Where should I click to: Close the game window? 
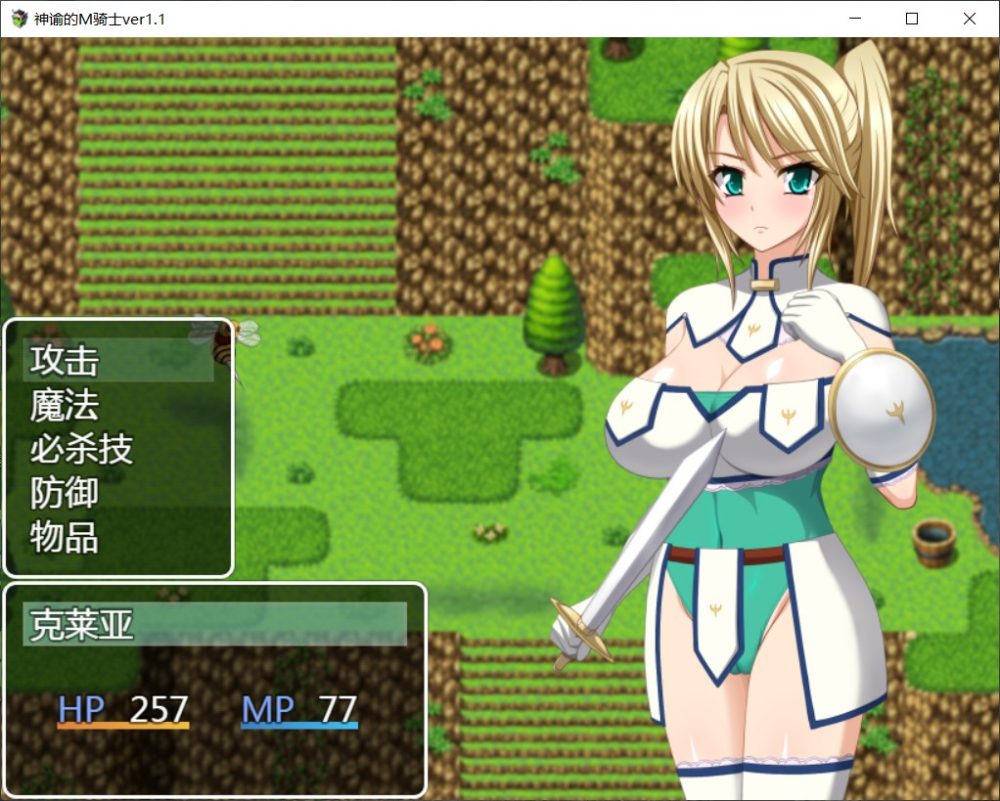[969, 18]
